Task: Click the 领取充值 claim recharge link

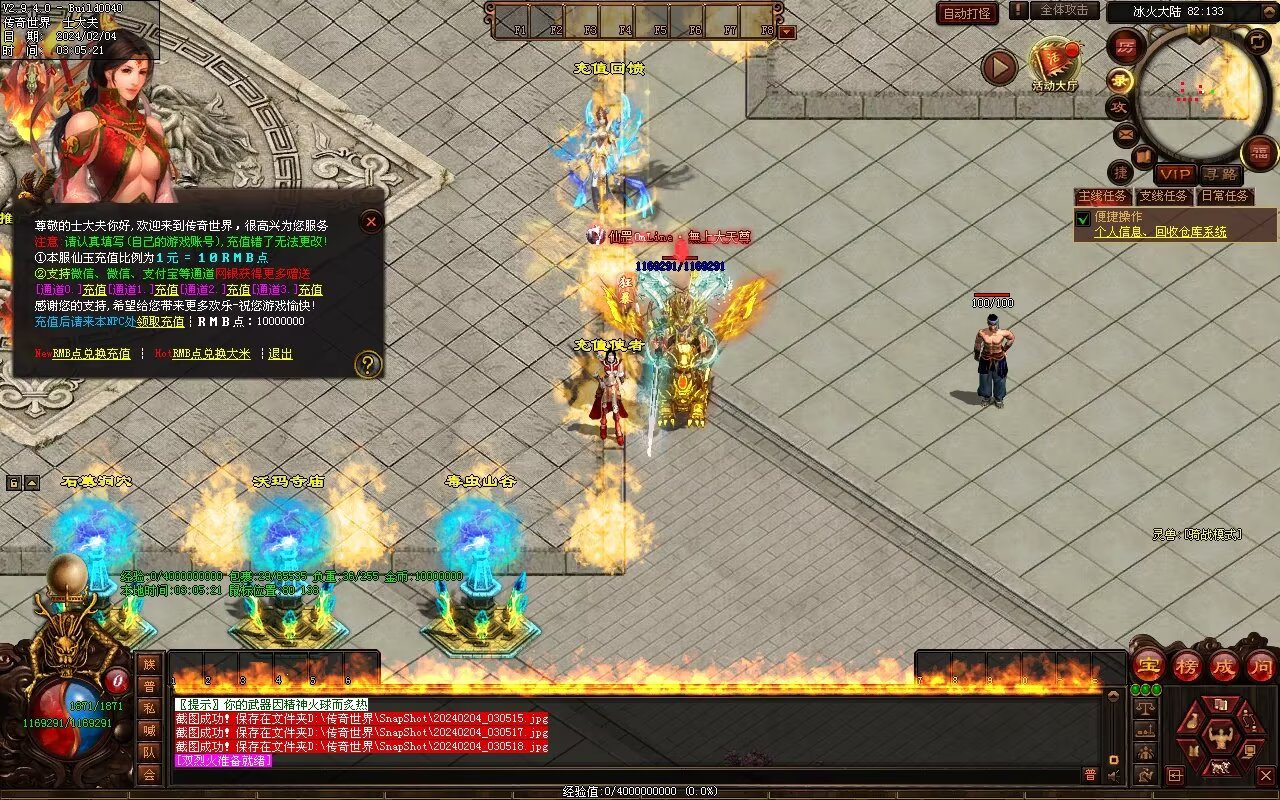Action: [x=160, y=322]
